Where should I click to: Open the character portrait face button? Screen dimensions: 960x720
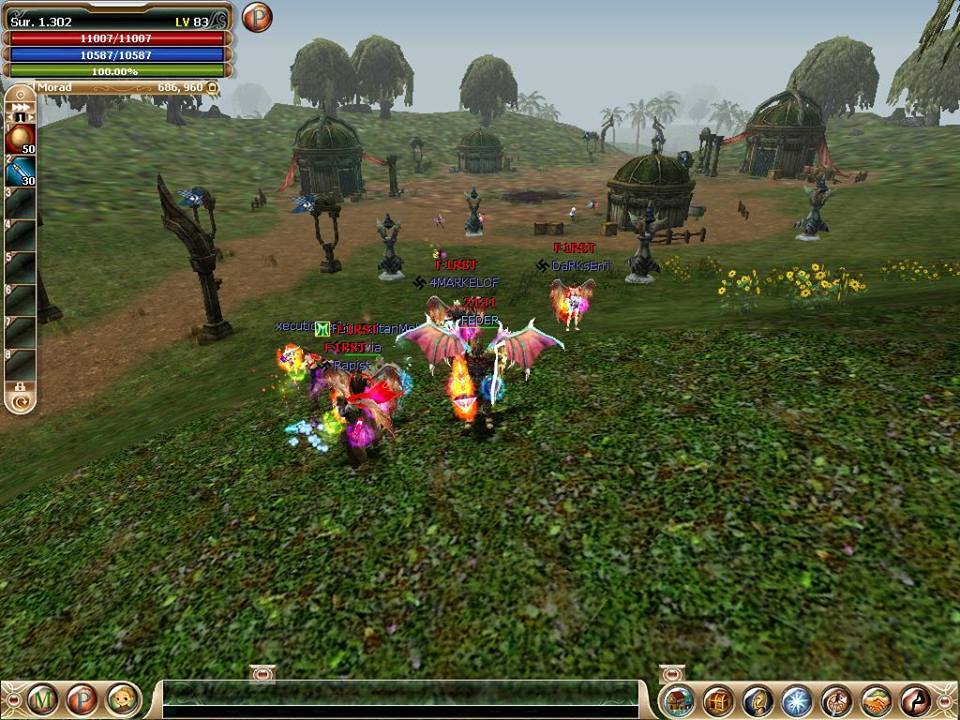coord(122,699)
